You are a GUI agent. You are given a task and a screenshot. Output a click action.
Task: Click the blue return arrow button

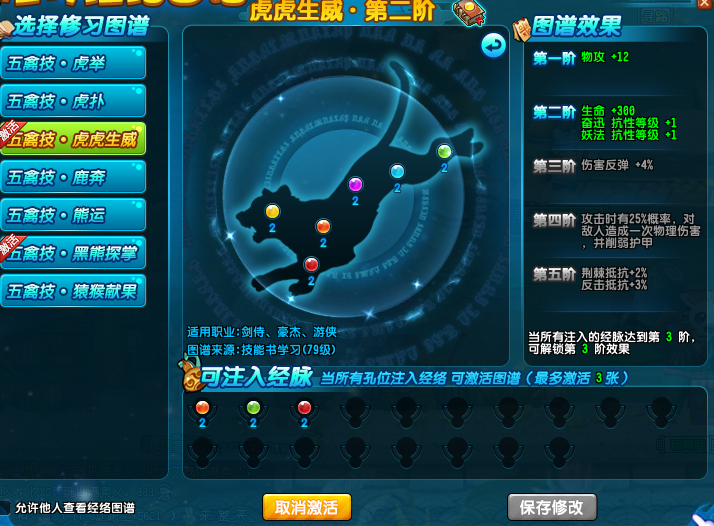493,45
